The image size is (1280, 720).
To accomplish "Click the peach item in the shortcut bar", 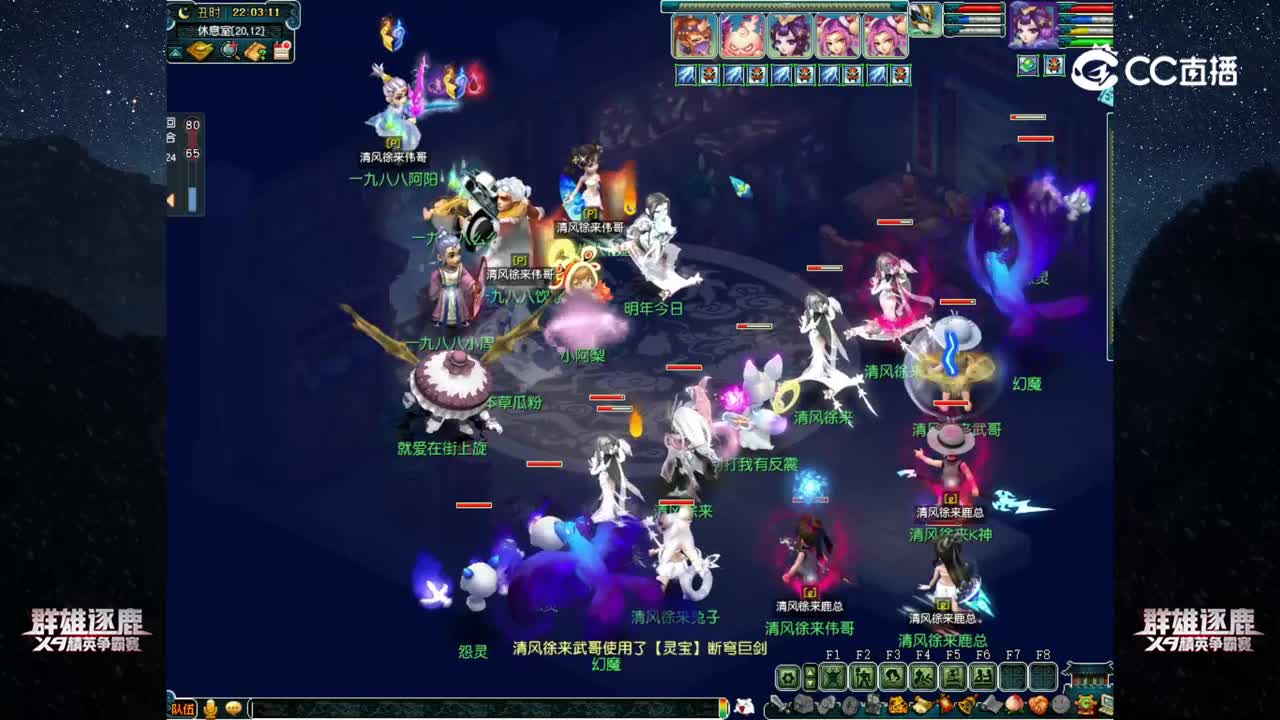I will pyautogui.click(x=1014, y=706).
